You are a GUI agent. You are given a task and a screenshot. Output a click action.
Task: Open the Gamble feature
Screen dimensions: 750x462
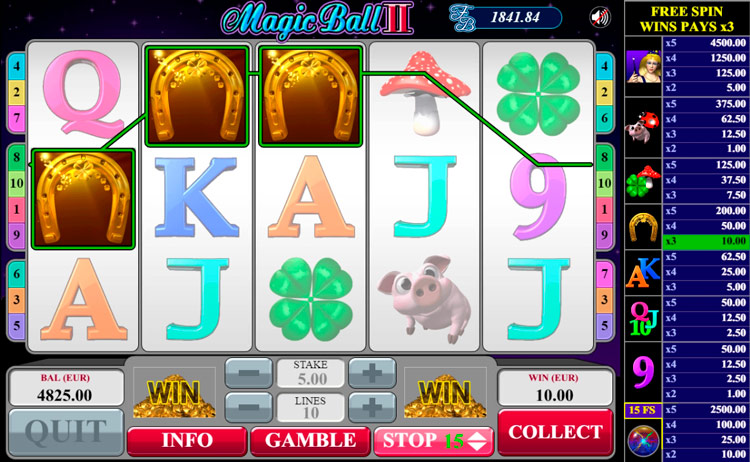click(x=309, y=440)
